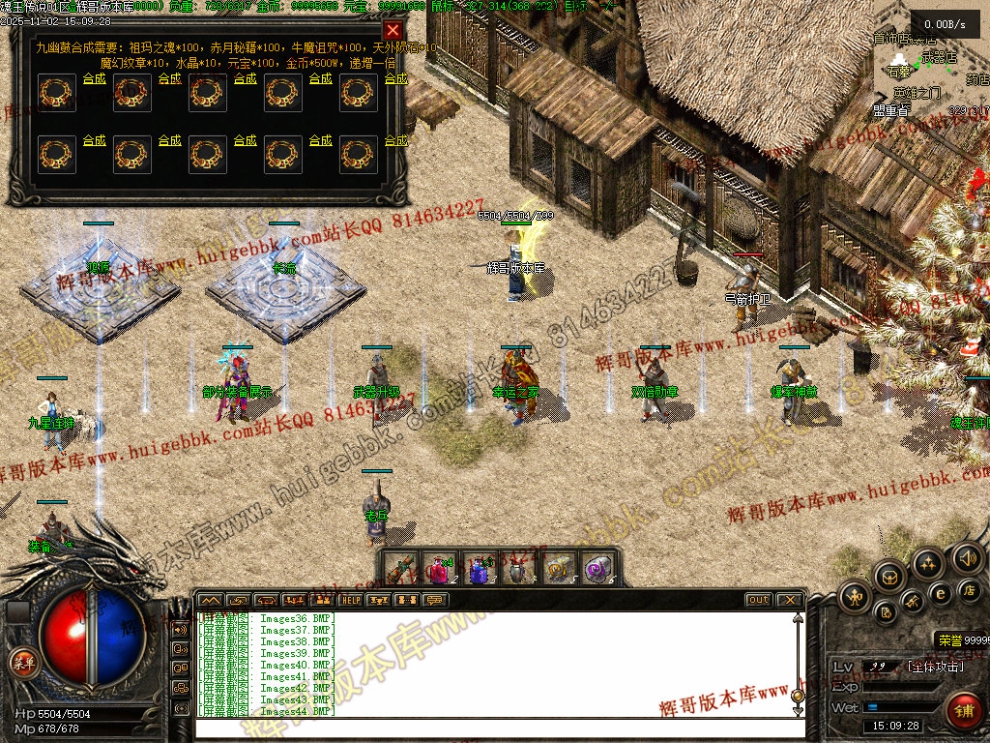Select the orange spiral scroll slot

pyautogui.click(x=557, y=569)
